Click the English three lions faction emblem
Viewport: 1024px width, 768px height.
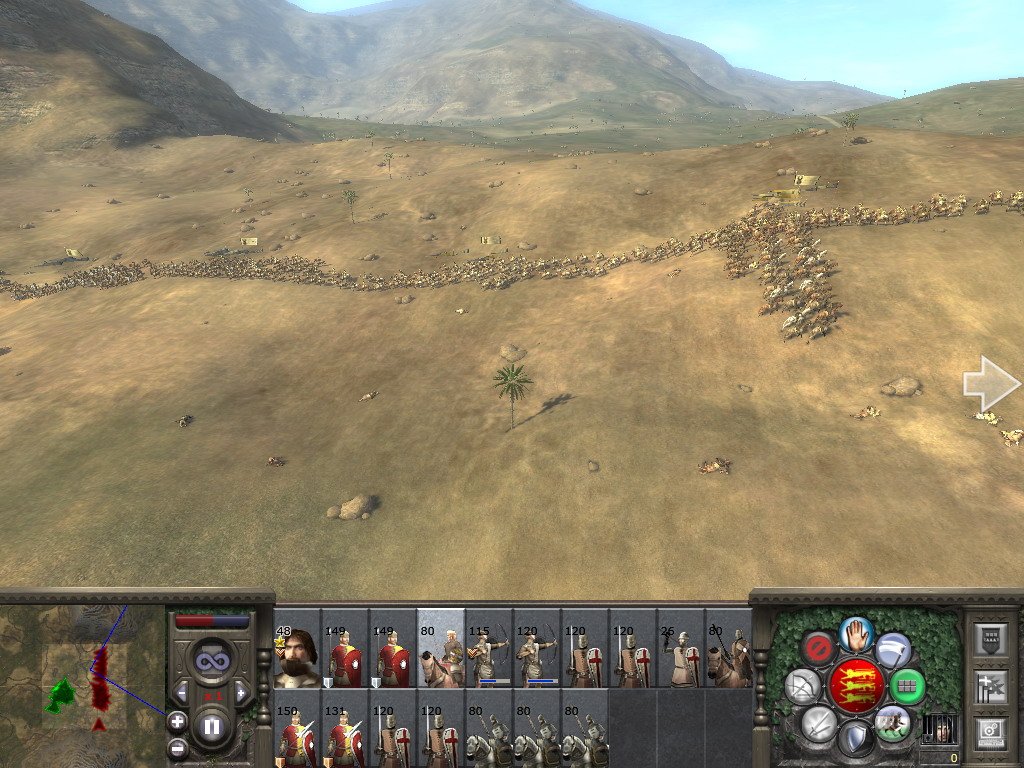pos(856,686)
